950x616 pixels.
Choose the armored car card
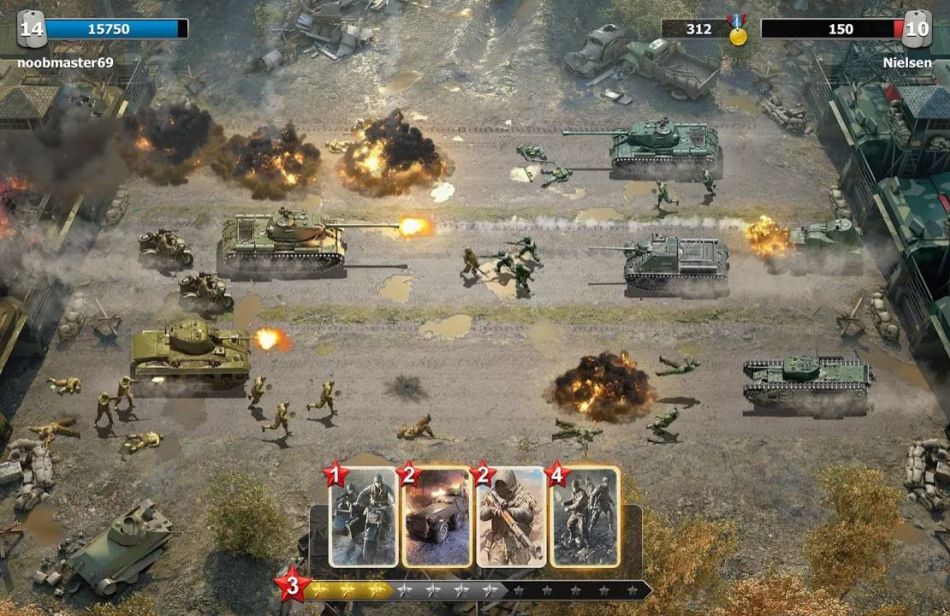(x=436, y=516)
